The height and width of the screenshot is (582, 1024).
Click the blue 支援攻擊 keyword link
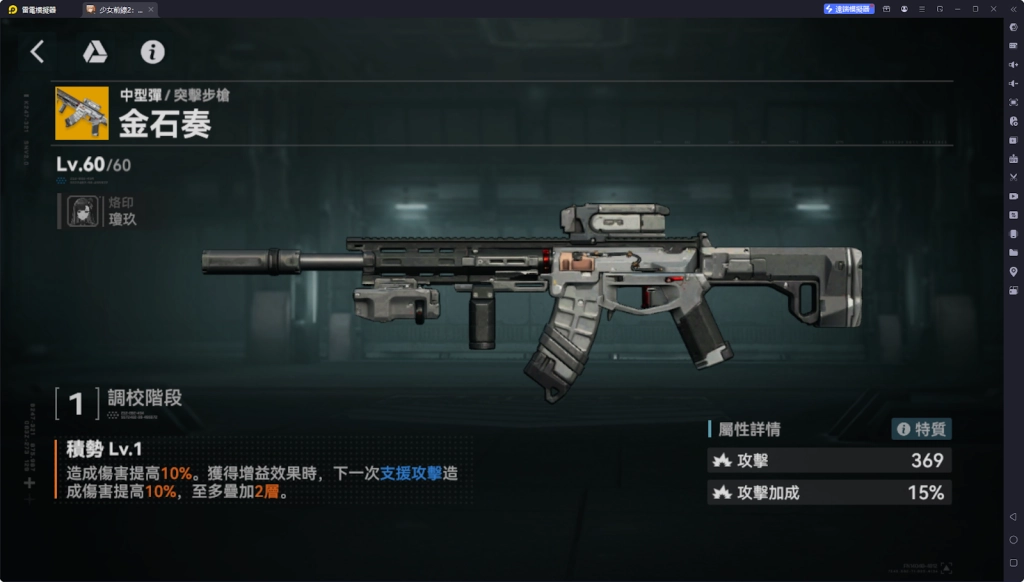411,474
